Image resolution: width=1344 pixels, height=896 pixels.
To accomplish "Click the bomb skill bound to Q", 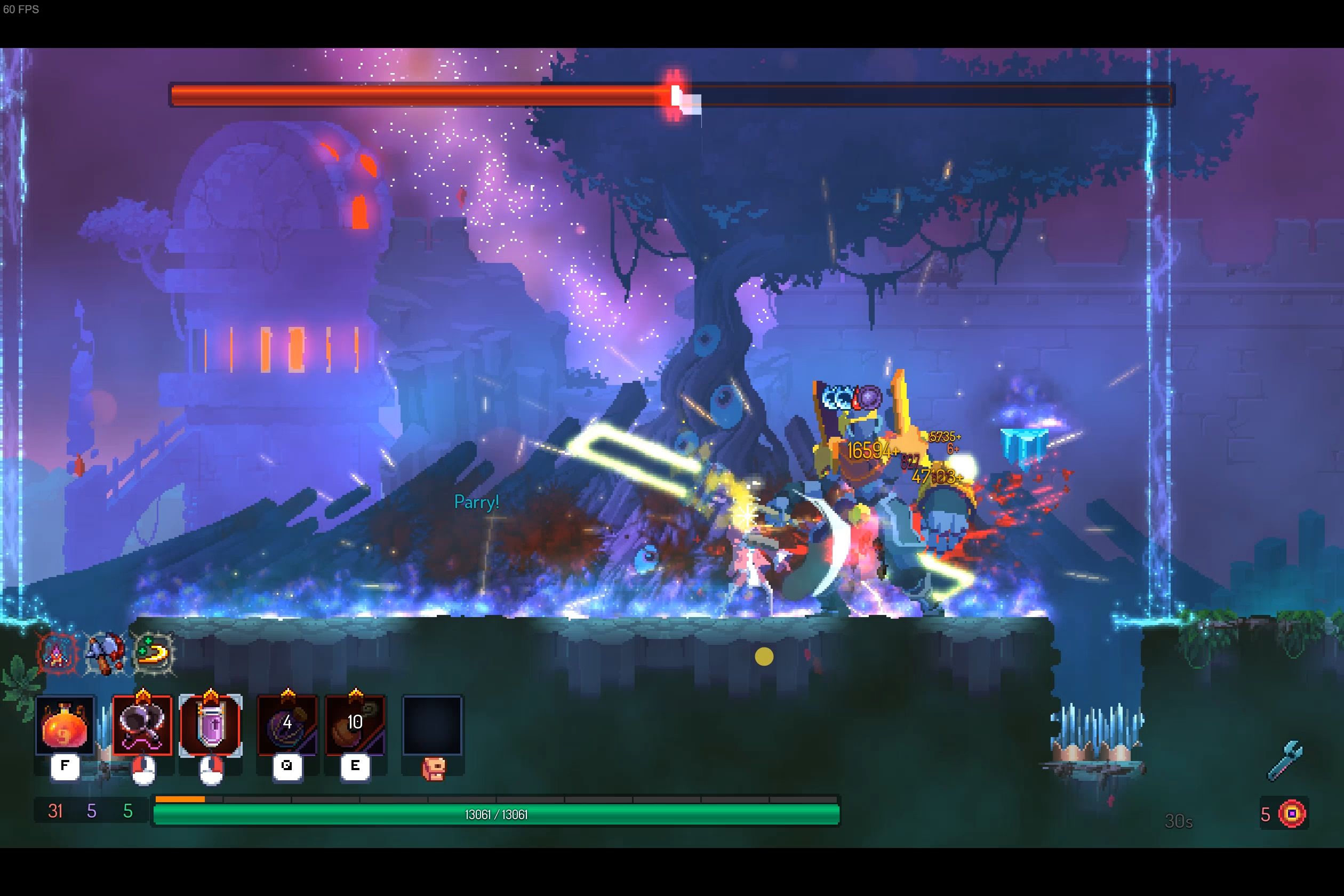I will (x=286, y=726).
